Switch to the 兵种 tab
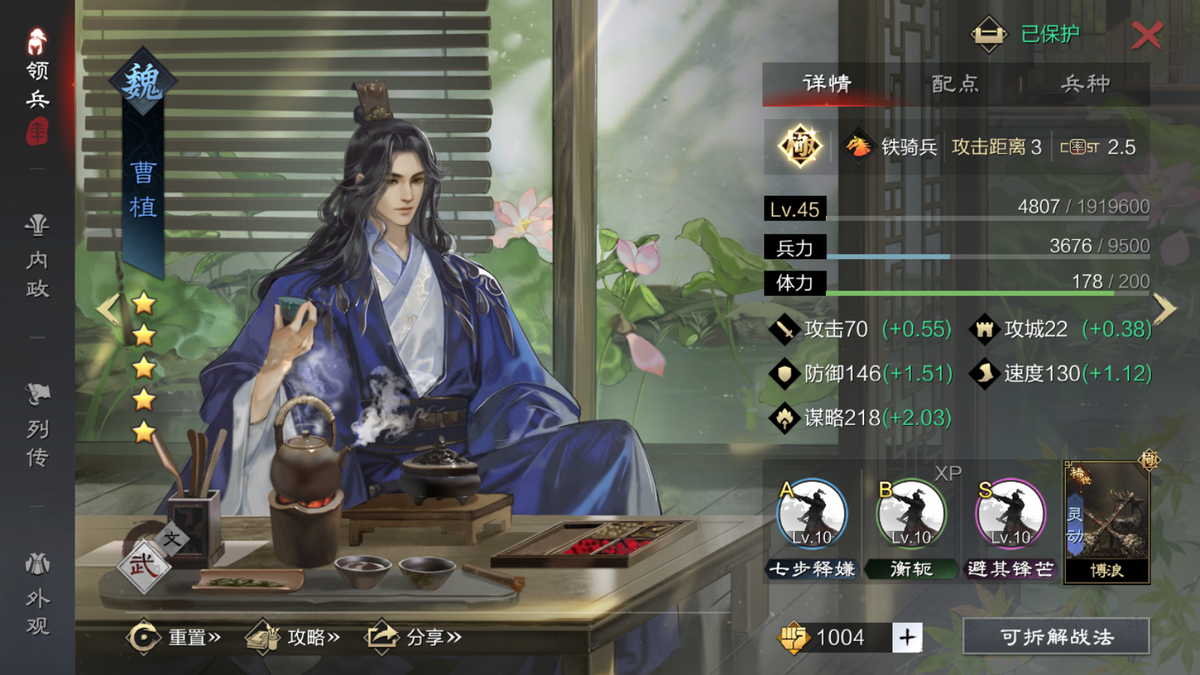The height and width of the screenshot is (675, 1200). pos(1085,84)
